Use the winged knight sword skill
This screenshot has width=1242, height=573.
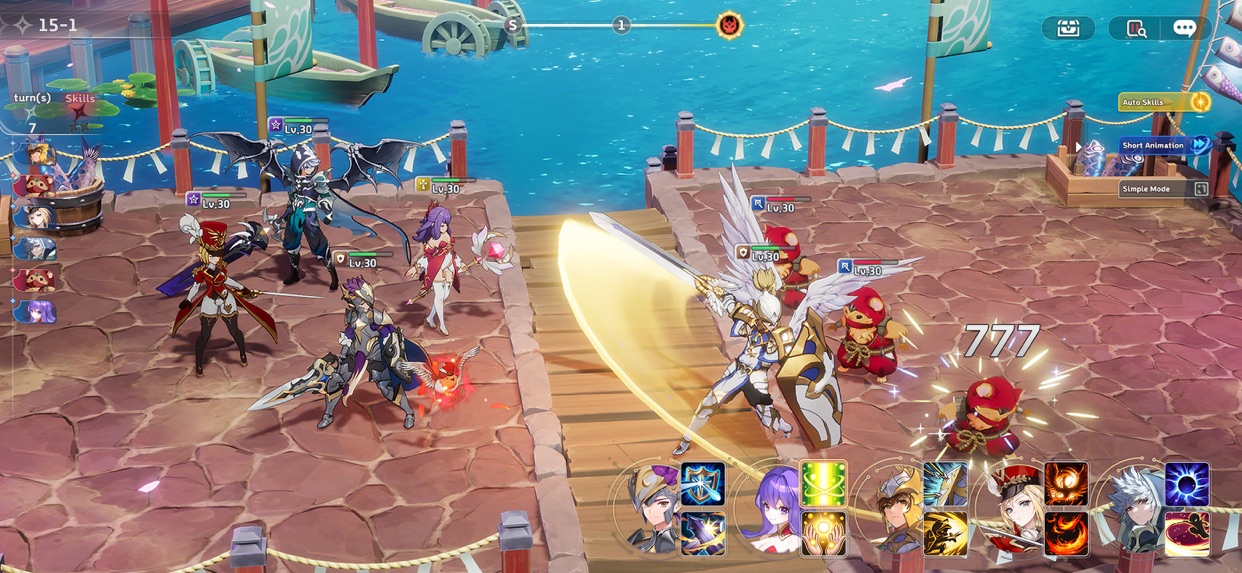[x=945, y=484]
